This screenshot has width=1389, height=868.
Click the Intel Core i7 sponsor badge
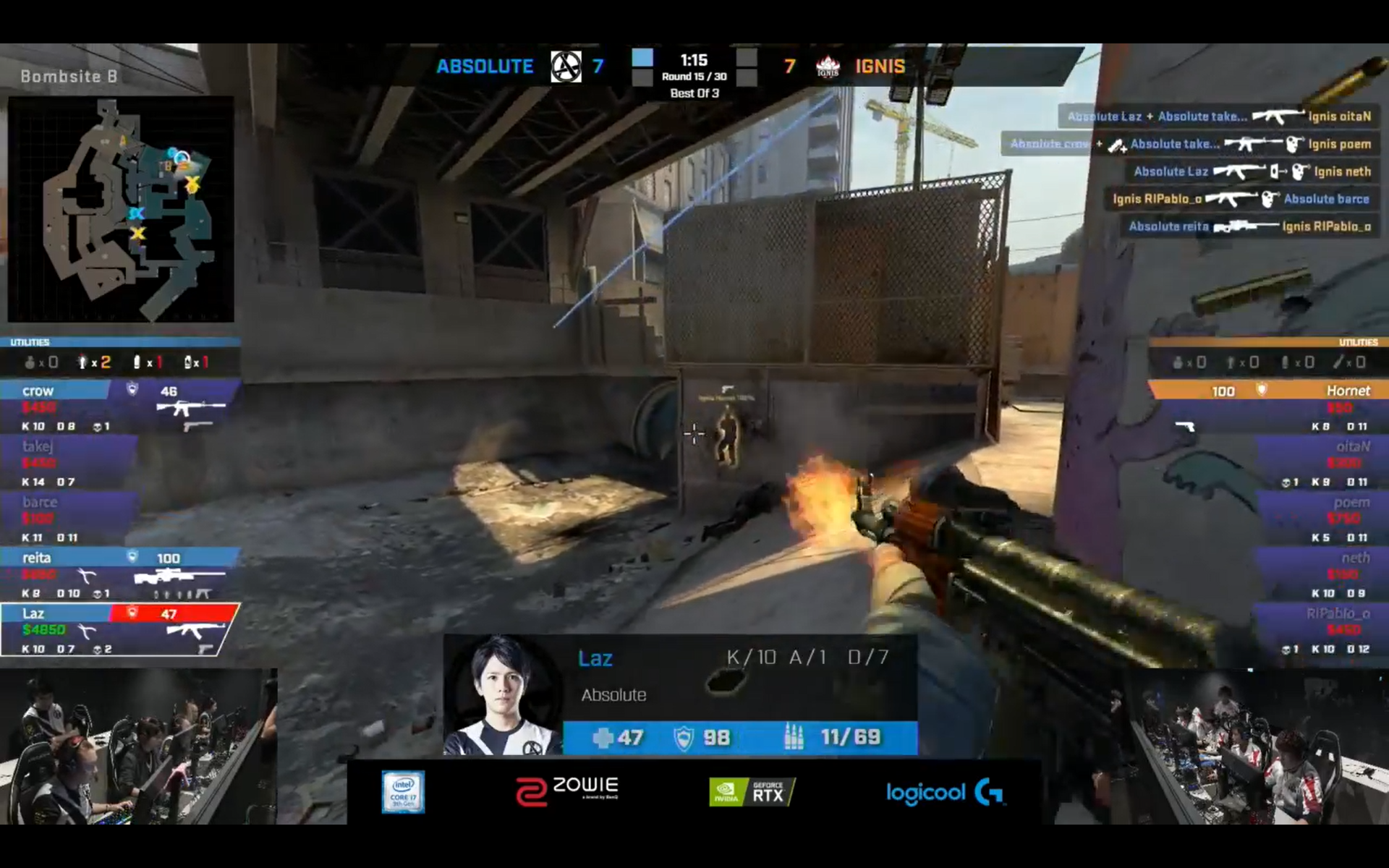tap(403, 792)
